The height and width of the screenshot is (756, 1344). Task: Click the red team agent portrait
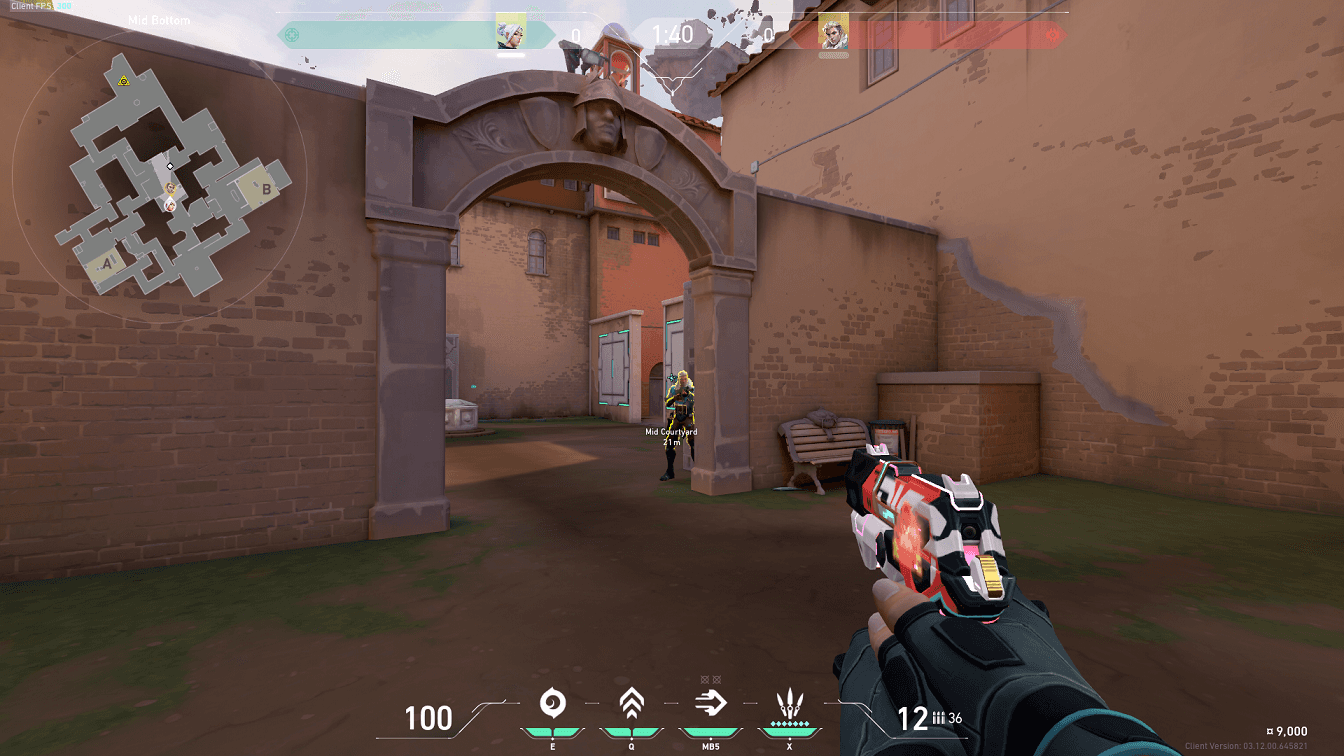coord(833,32)
